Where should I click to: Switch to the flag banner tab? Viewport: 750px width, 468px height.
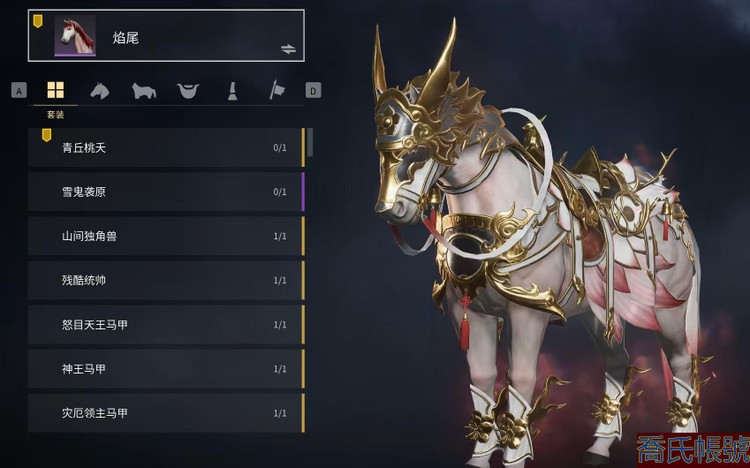(x=276, y=91)
